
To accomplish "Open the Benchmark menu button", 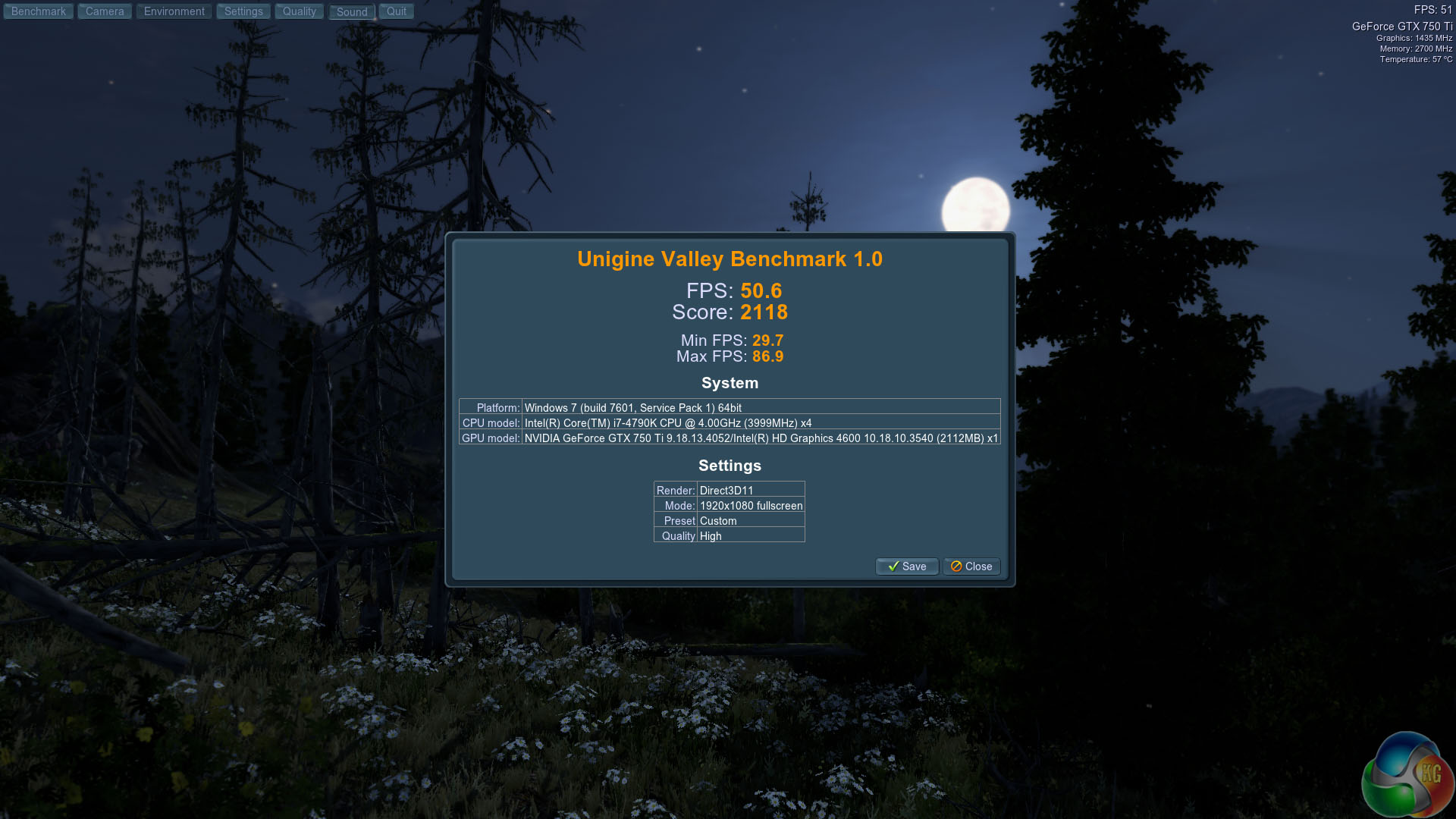I will (x=38, y=11).
